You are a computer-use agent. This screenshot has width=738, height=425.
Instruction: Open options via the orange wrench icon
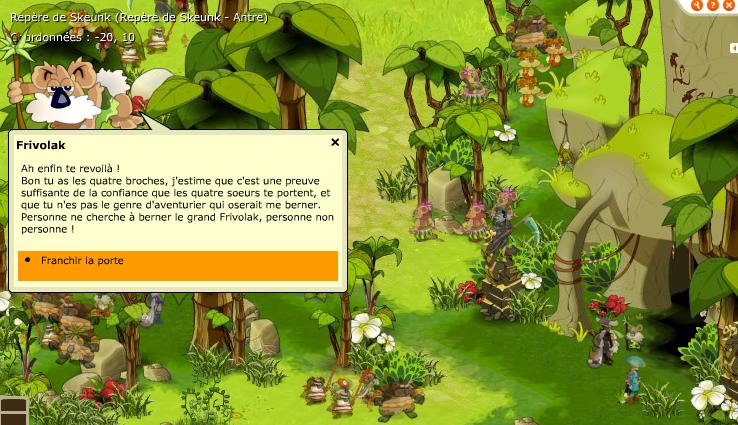[696, 4]
